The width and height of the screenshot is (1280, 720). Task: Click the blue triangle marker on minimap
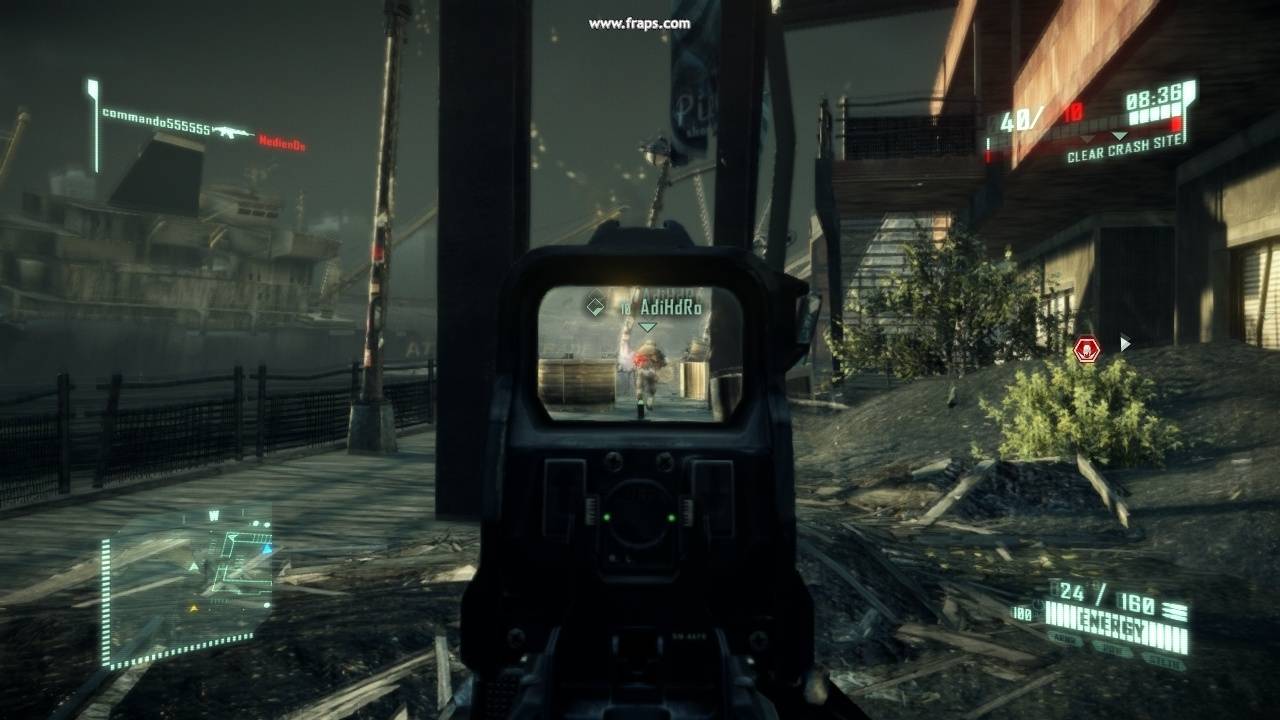(267, 549)
